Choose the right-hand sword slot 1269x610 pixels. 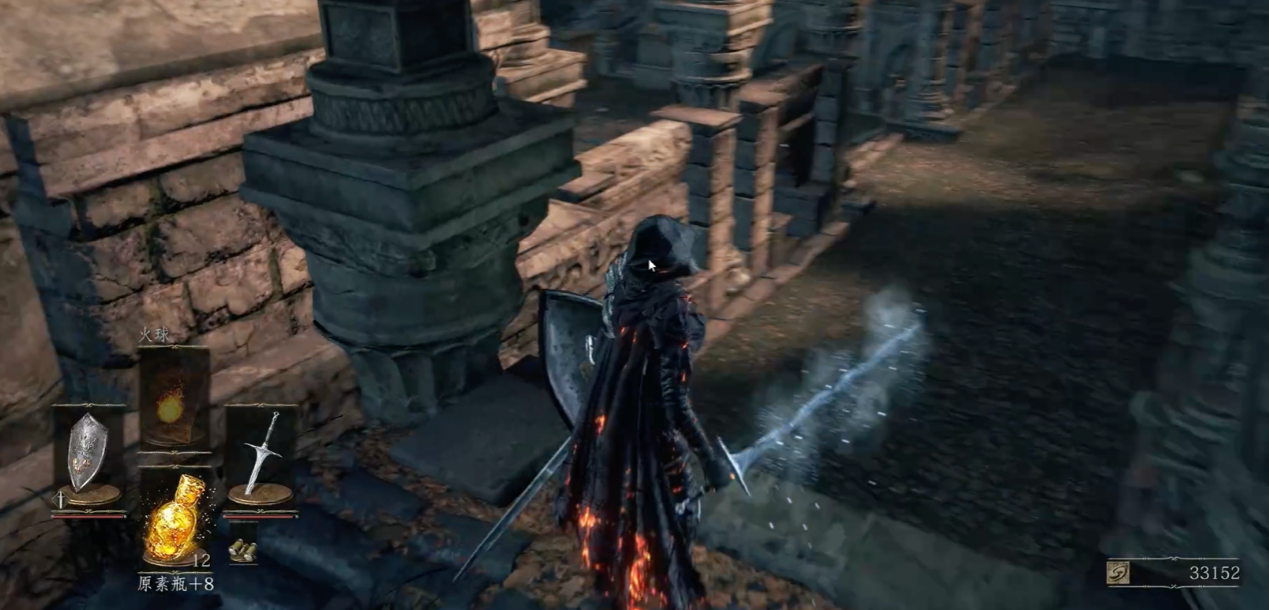pos(259,454)
